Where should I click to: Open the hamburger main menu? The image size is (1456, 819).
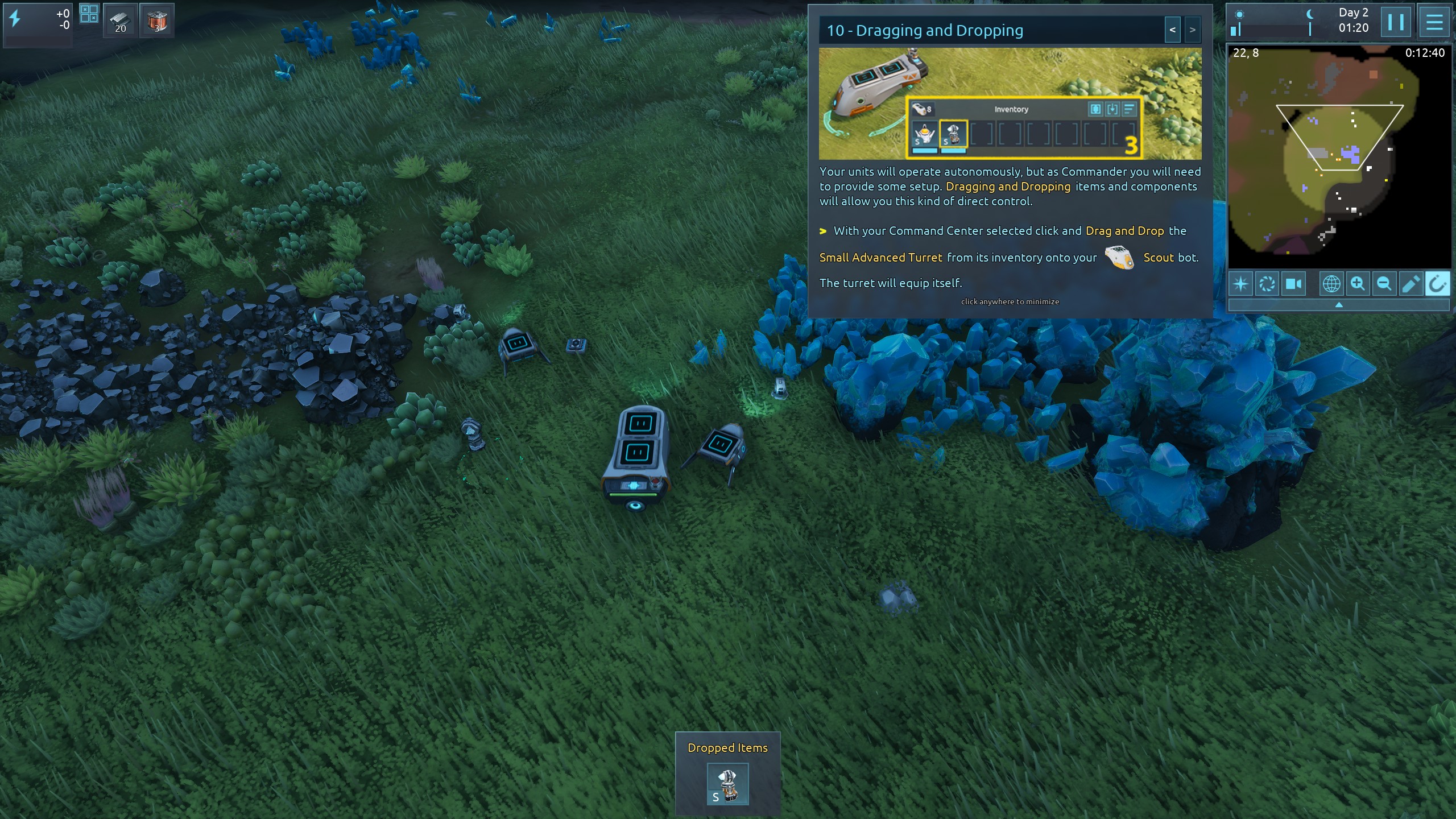pyautogui.click(x=1434, y=22)
